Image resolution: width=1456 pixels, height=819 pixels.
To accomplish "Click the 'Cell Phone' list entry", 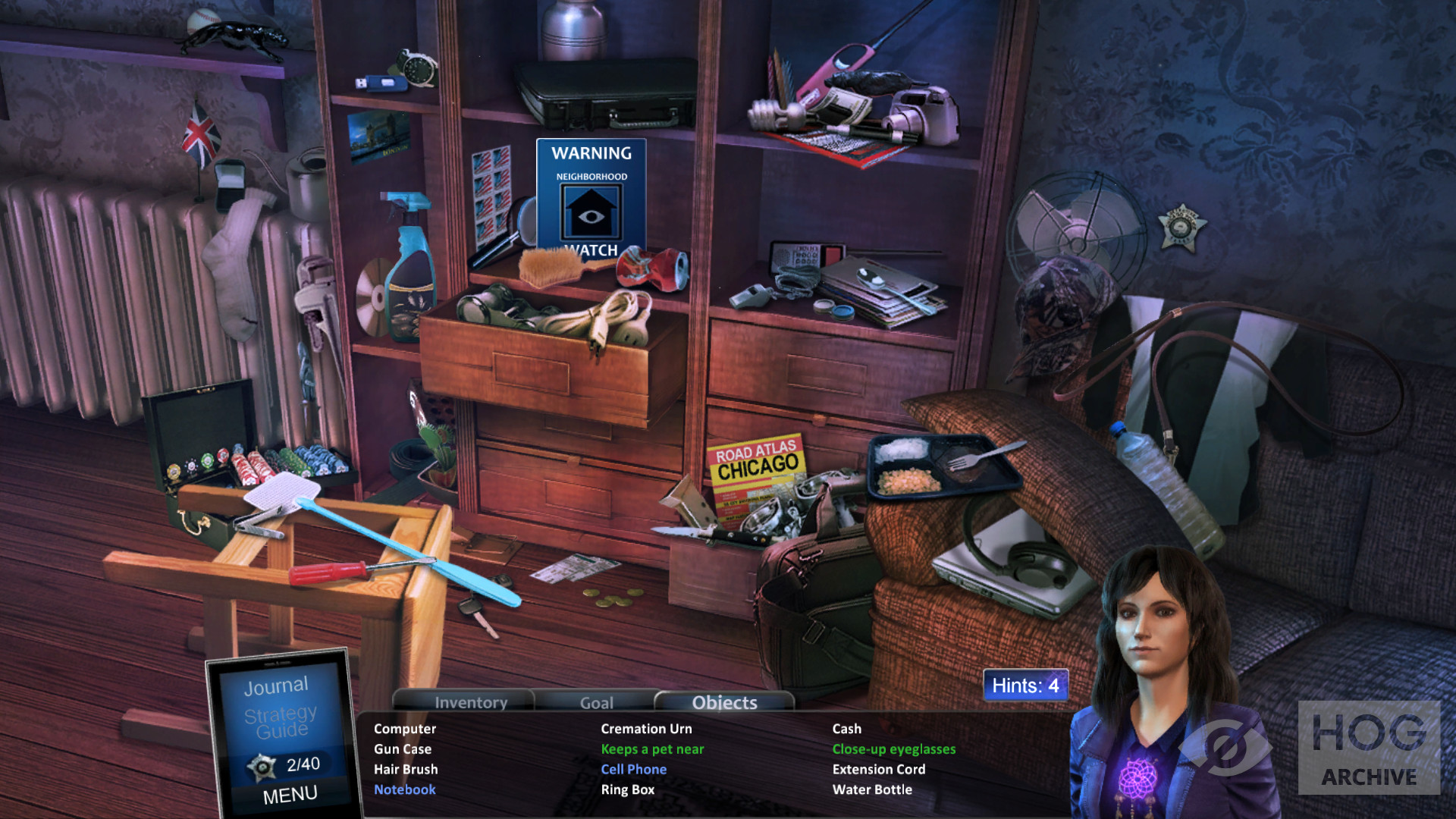I will 633,769.
